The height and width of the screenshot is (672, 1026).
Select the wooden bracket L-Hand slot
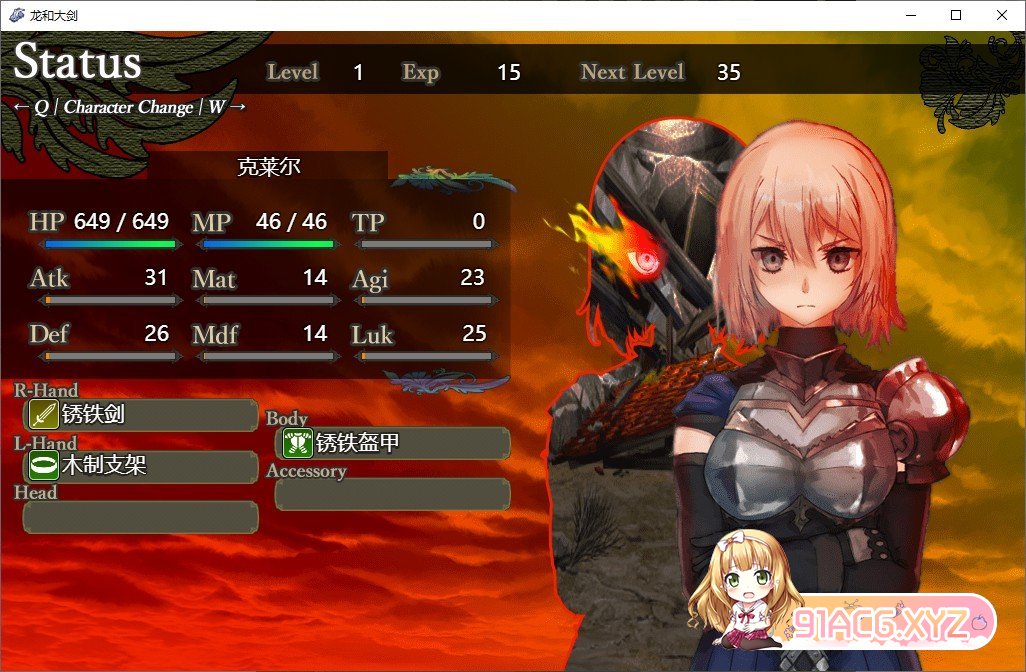point(140,466)
